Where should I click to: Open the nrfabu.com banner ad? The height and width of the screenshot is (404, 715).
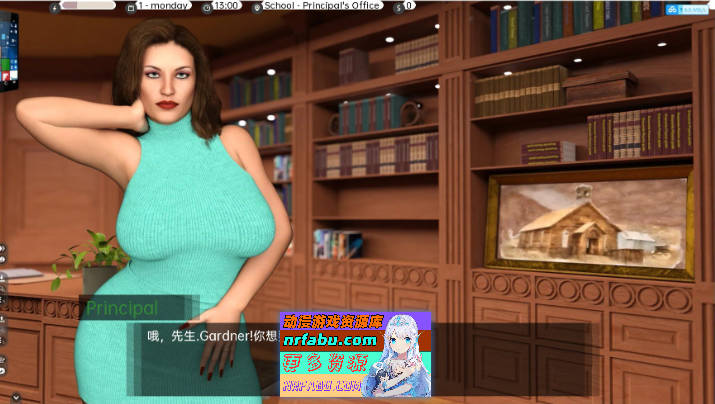tap(356, 354)
